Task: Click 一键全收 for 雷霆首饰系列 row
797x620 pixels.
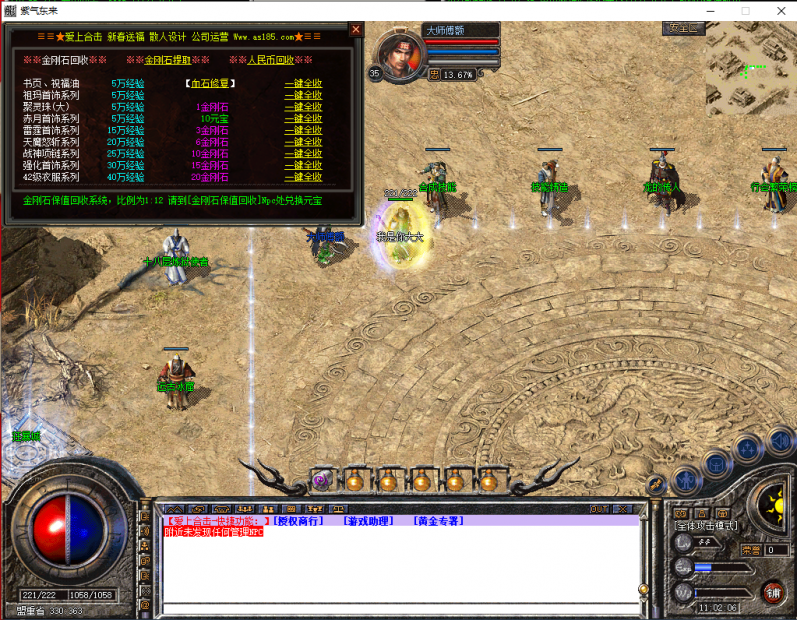Action: click(303, 130)
